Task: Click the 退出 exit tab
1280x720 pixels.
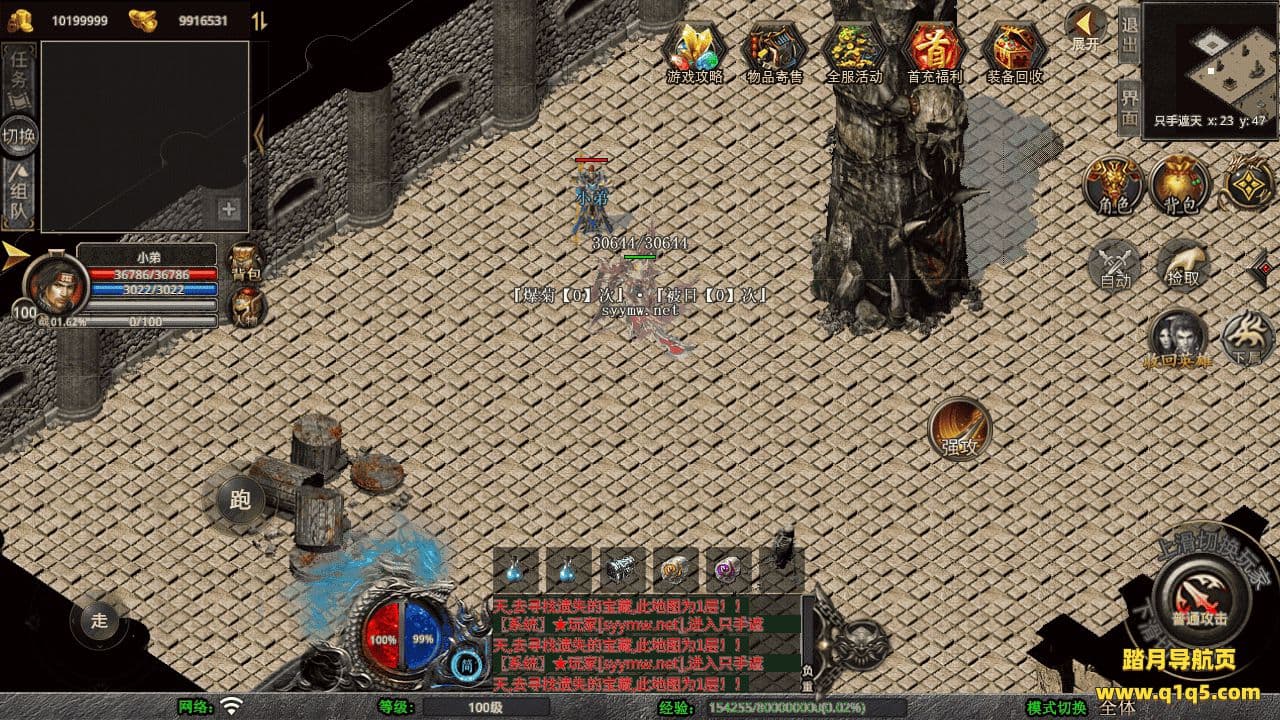Action: (x=1129, y=35)
